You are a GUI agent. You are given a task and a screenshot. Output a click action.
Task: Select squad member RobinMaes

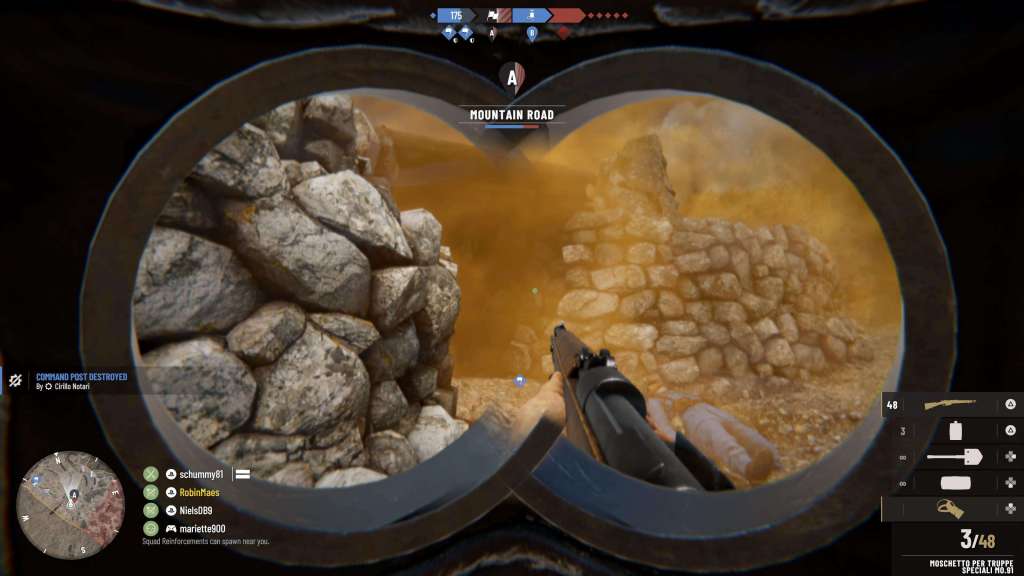coord(199,492)
